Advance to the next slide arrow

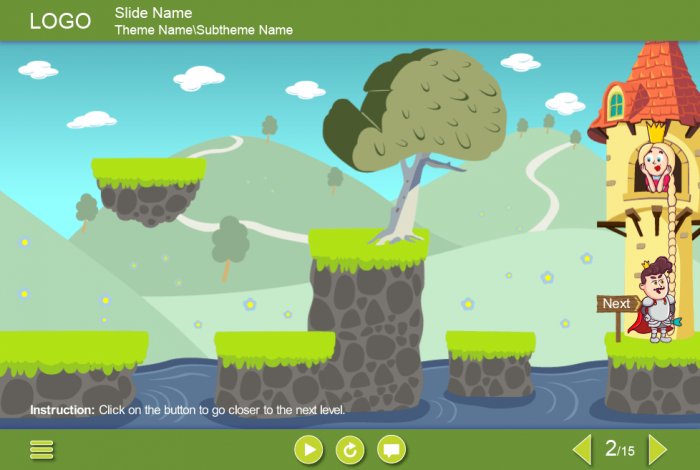point(657,450)
